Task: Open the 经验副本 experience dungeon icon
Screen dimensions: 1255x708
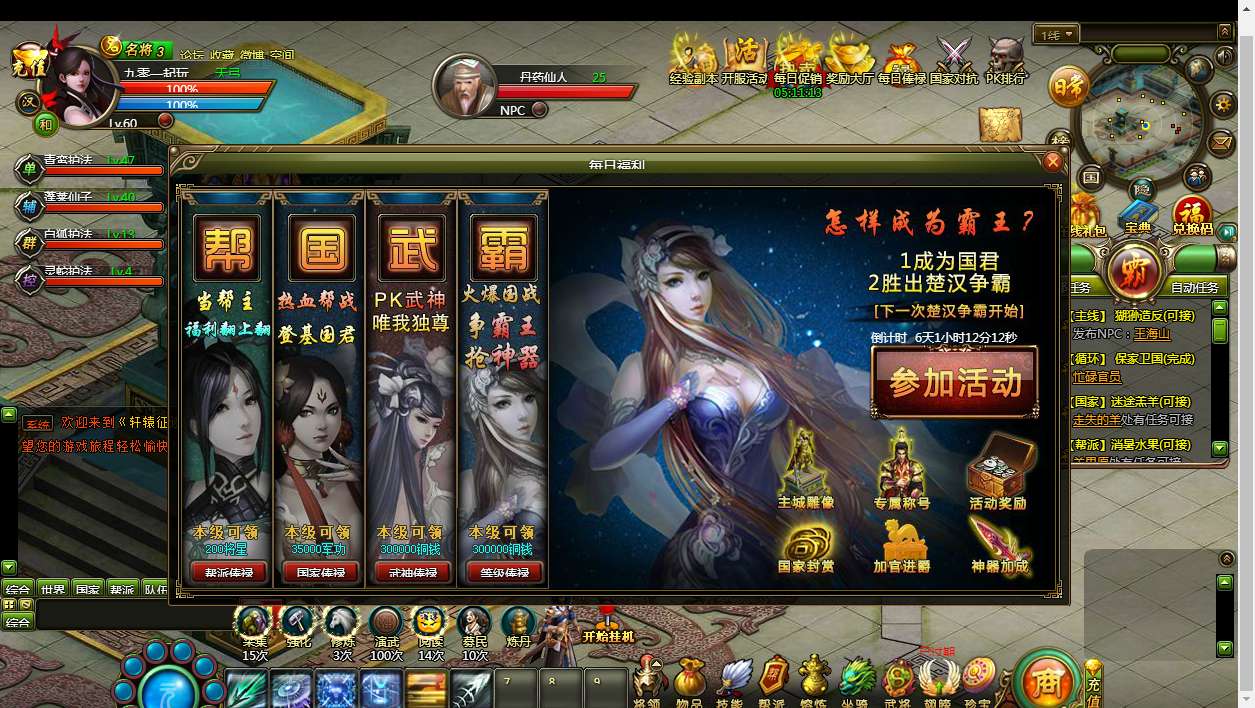Action: (693, 59)
